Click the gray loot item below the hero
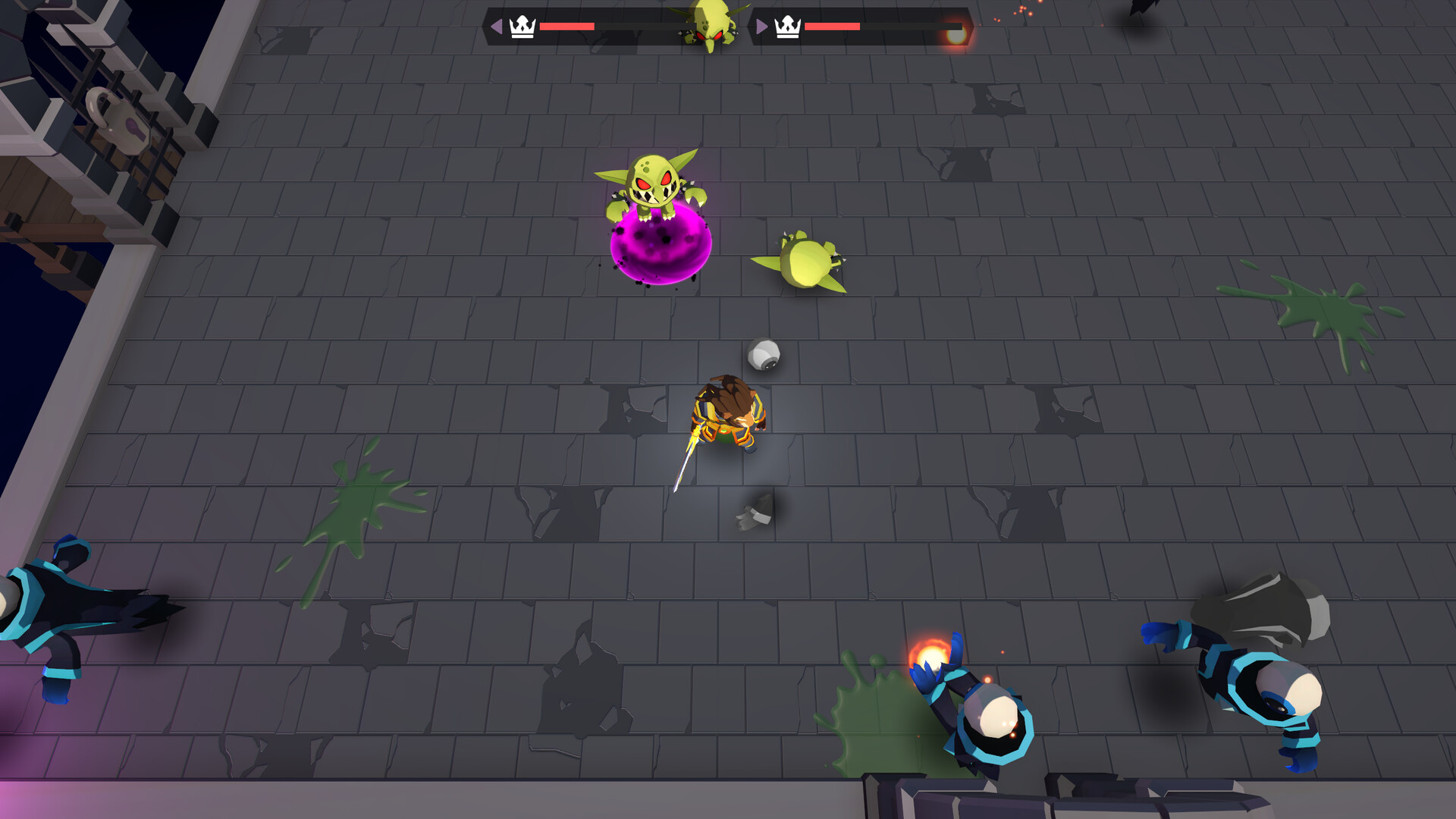Image resolution: width=1456 pixels, height=819 pixels. (x=755, y=512)
